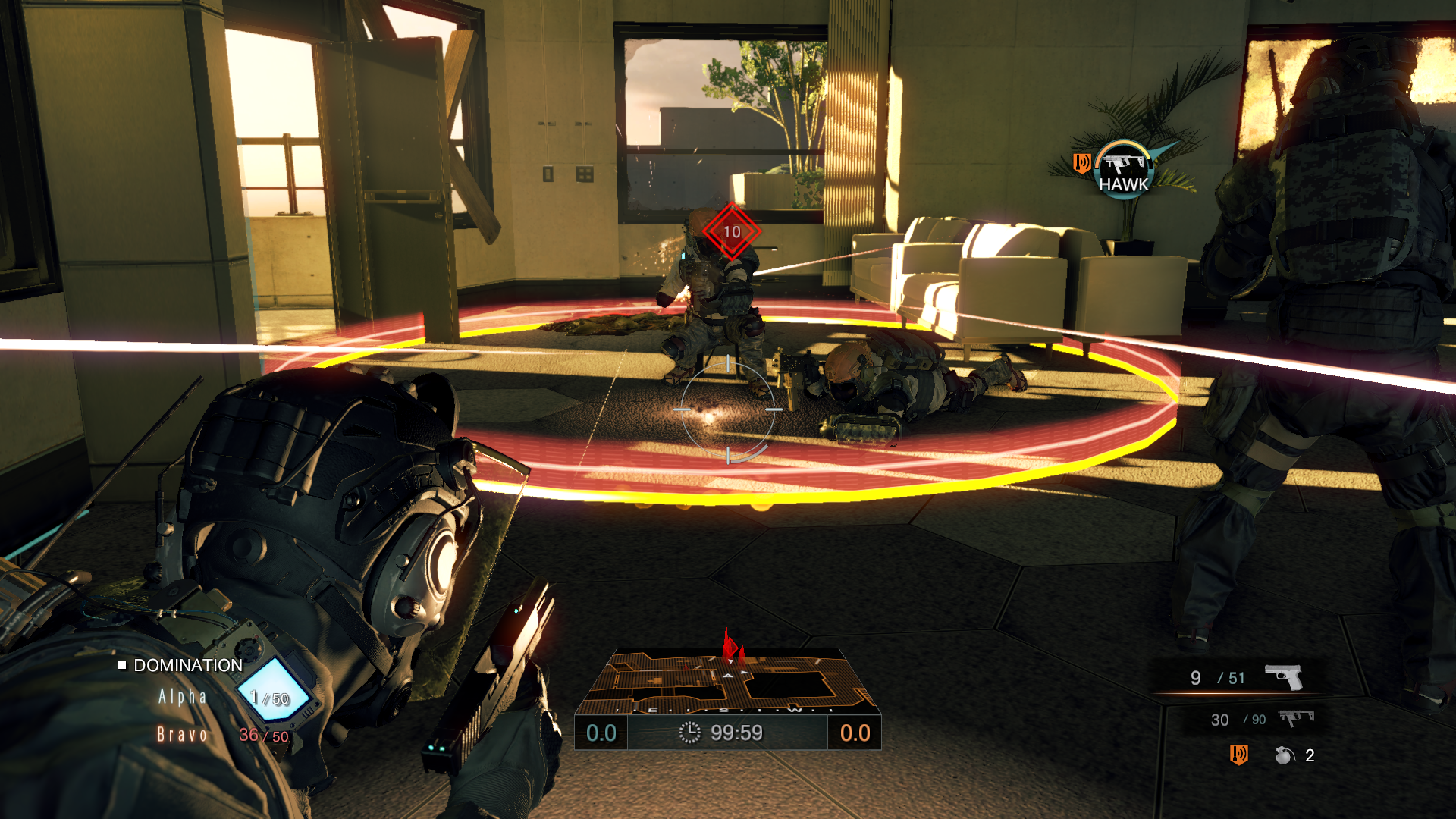
Task: Click the crosshair reticle at screen center
Action: [730, 409]
